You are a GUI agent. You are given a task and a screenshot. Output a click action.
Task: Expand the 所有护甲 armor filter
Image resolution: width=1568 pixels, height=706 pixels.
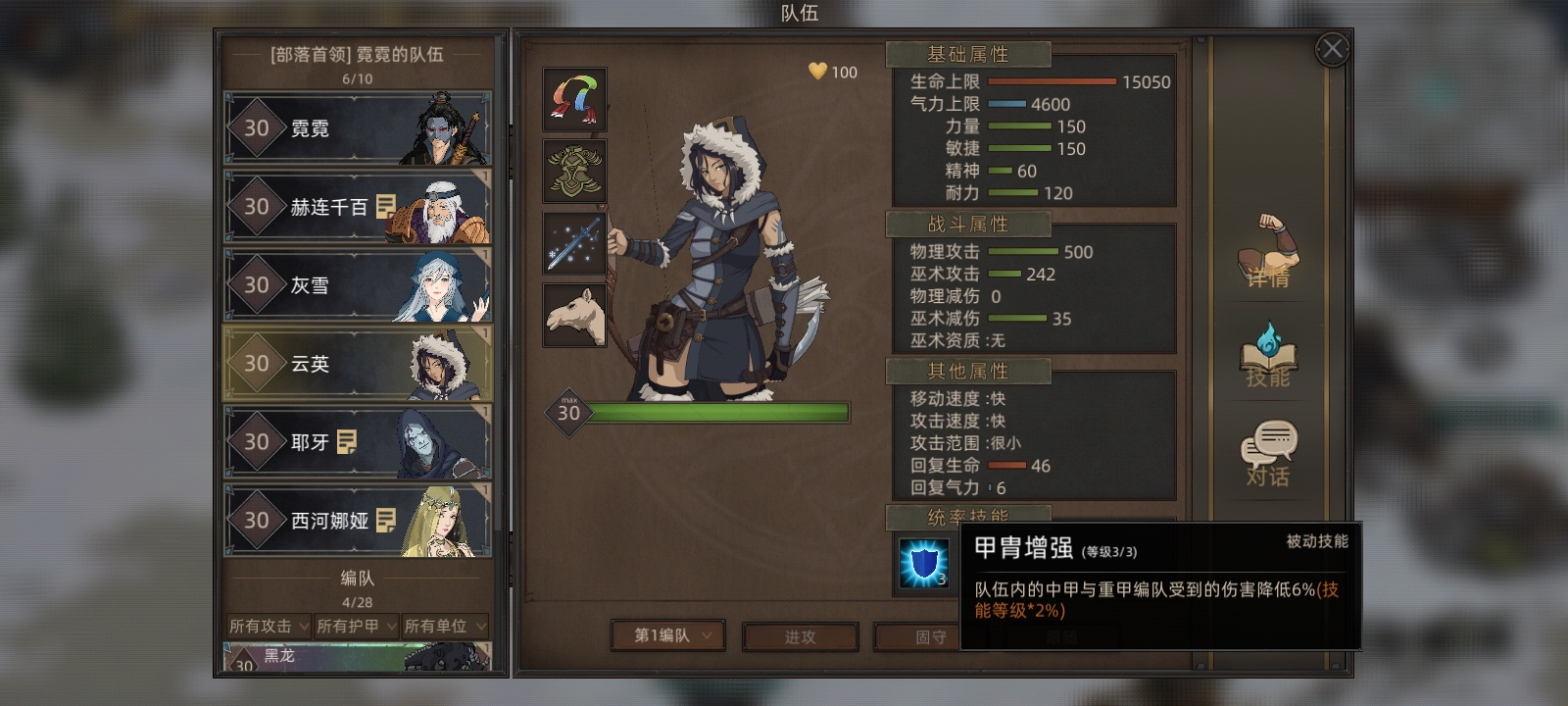357,626
